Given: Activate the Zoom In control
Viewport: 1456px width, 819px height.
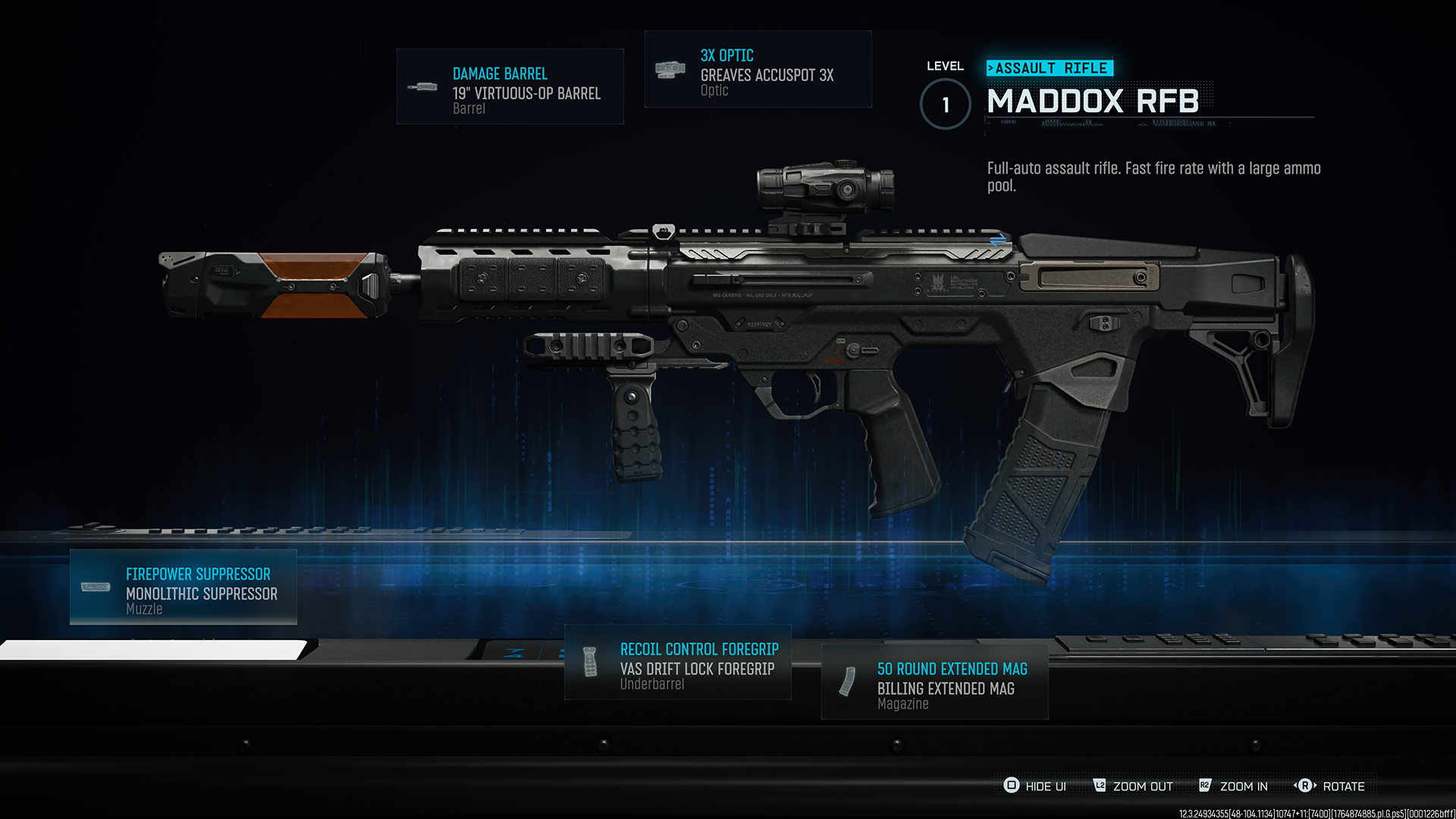Looking at the screenshot, I should tap(1233, 786).
